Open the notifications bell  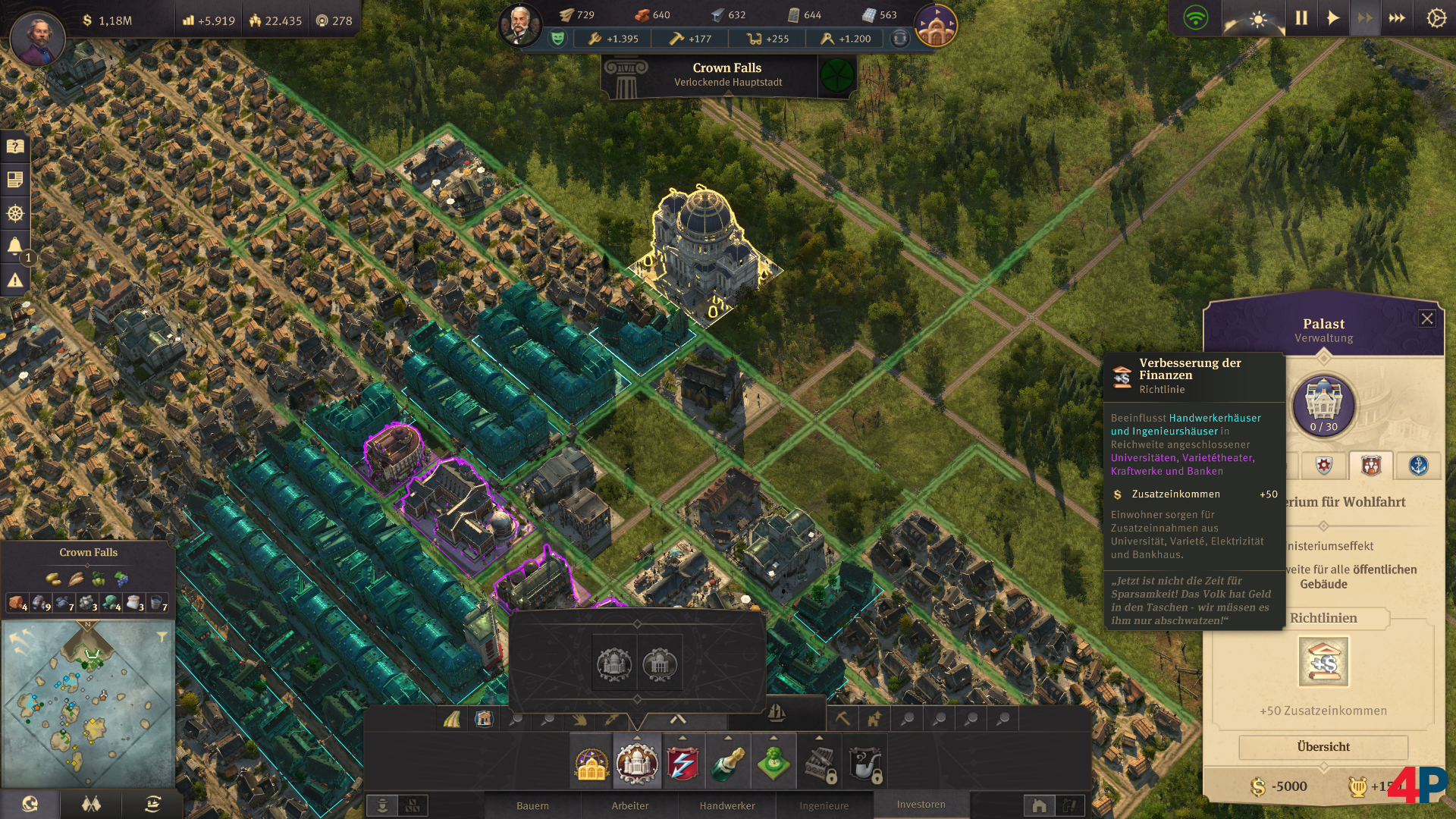coord(15,246)
